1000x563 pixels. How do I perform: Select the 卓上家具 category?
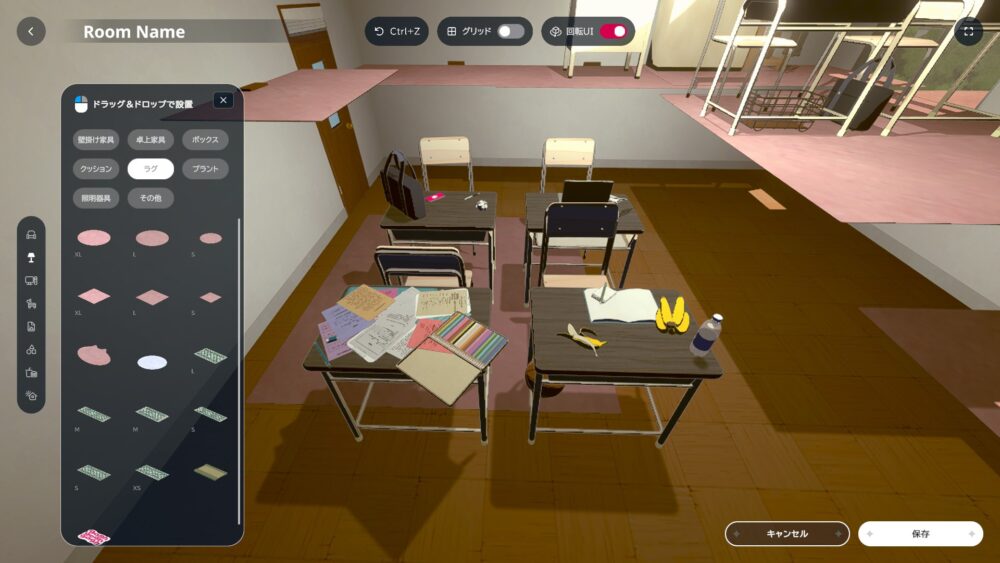click(x=151, y=139)
